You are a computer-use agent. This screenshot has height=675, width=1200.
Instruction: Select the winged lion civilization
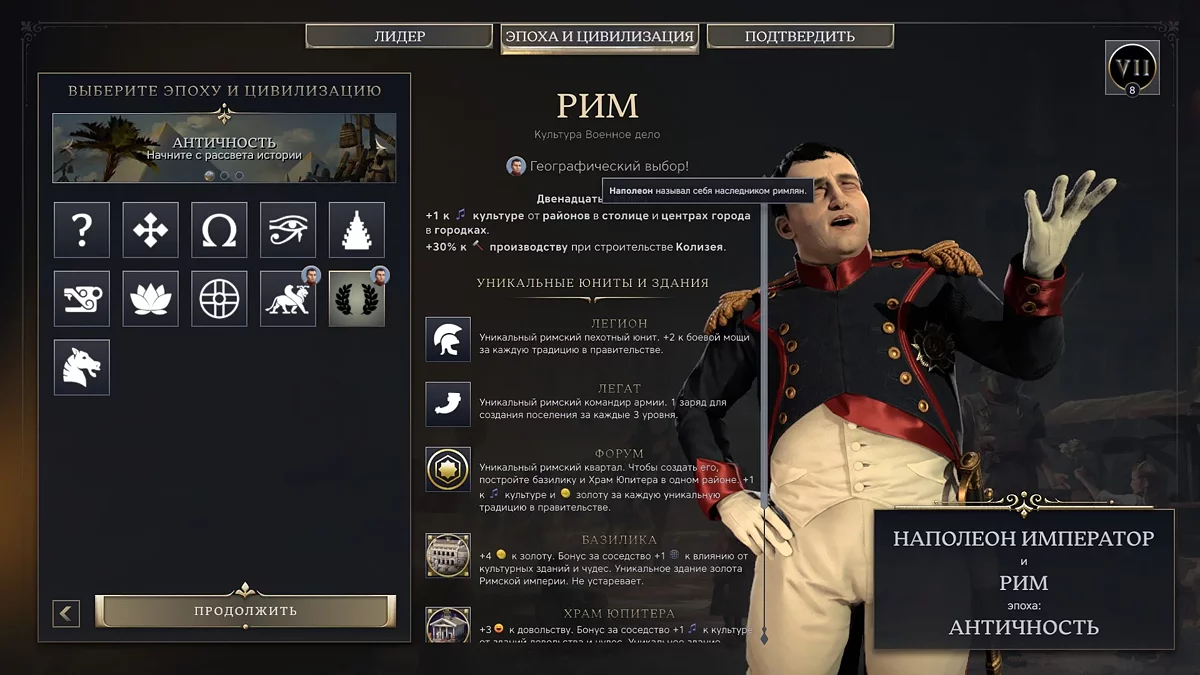point(288,298)
